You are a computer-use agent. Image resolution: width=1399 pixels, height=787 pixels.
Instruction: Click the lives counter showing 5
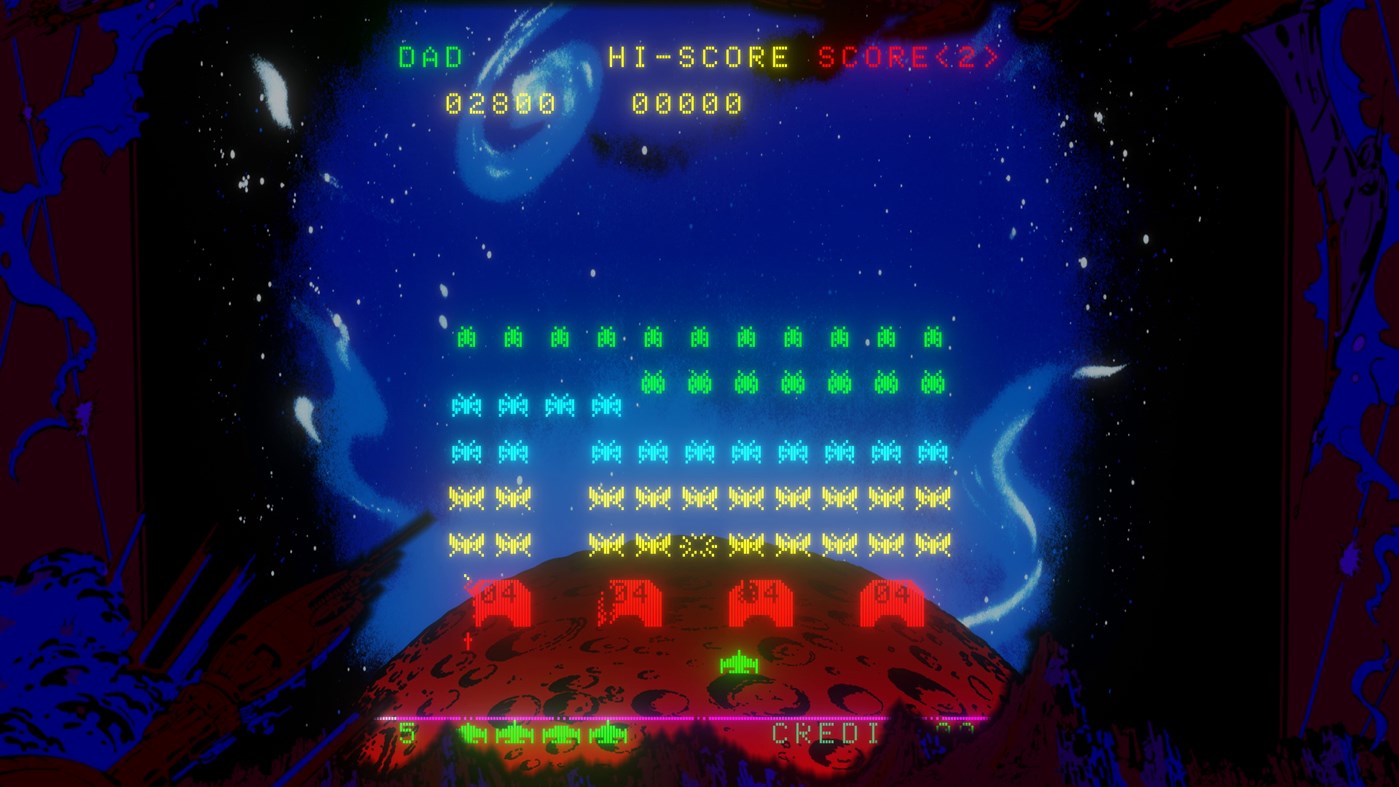(x=407, y=733)
